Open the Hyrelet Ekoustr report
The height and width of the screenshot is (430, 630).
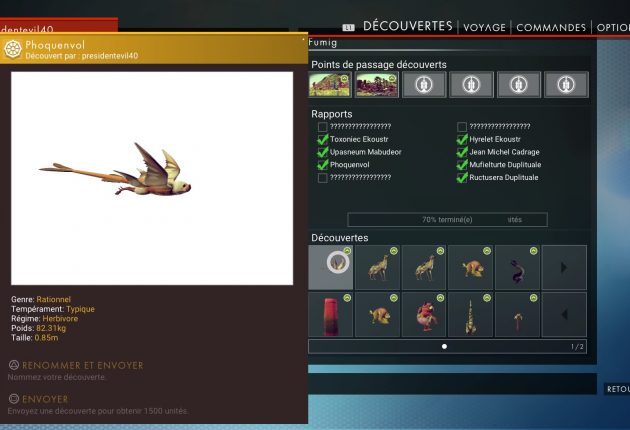click(500, 140)
